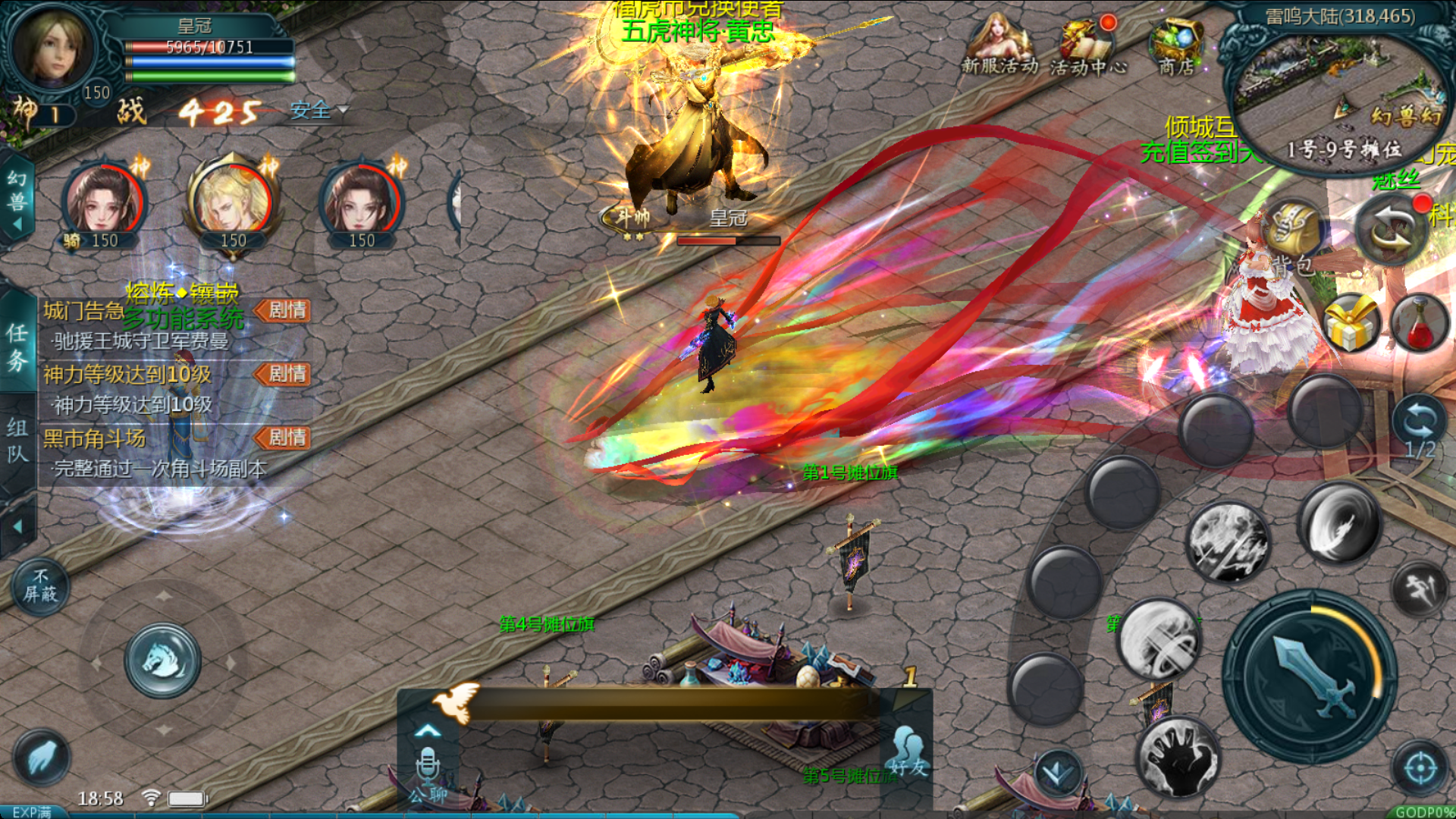
Task: Open the 好友 friends list
Action: click(908, 751)
